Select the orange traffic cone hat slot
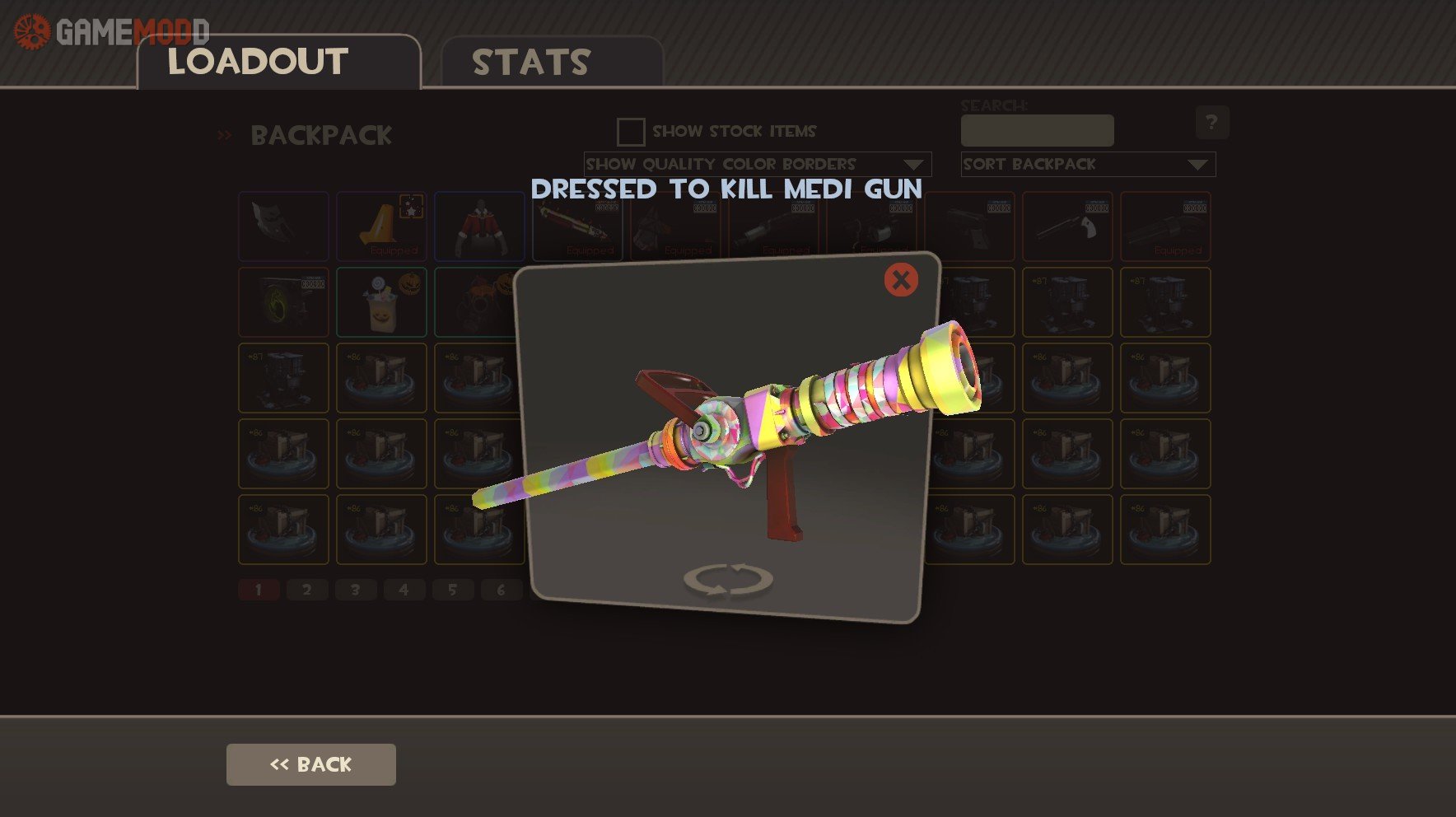1456x817 pixels. [x=381, y=226]
